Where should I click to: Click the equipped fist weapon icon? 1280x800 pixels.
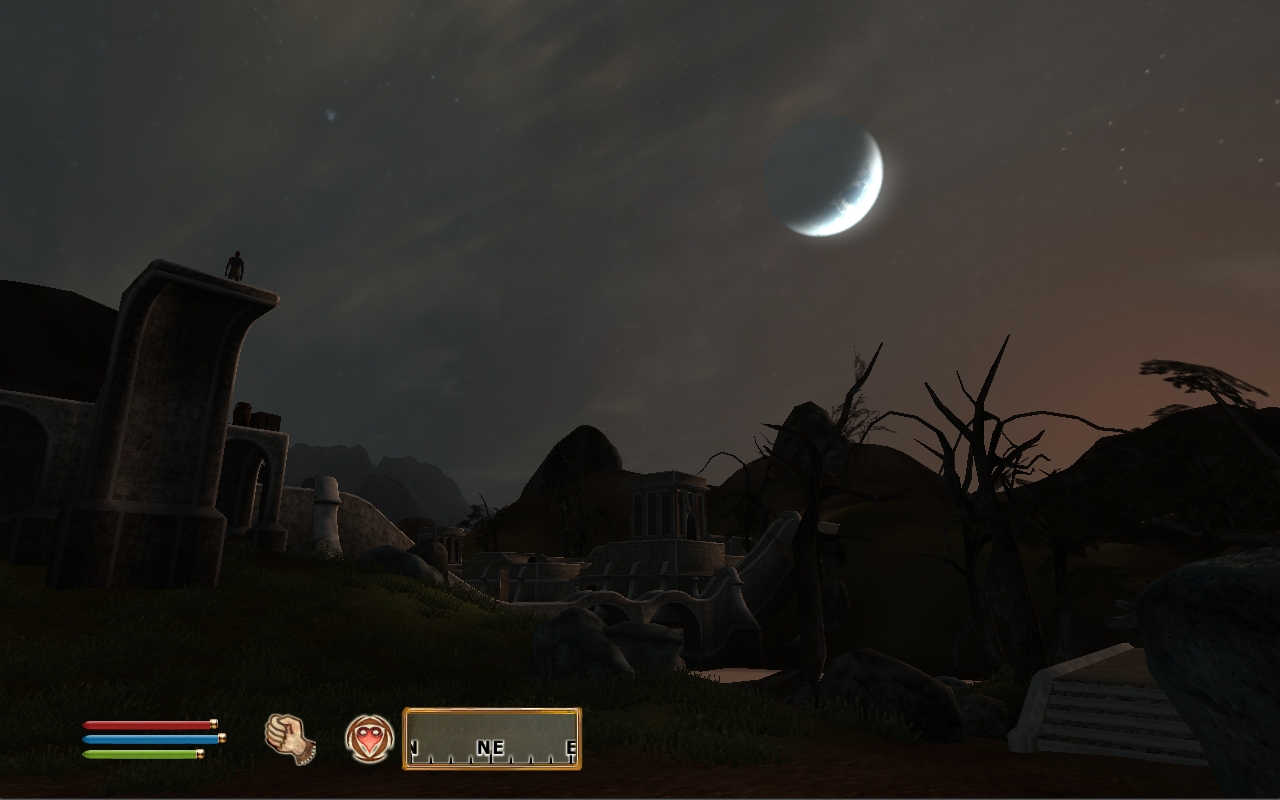[x=290, y=739]
